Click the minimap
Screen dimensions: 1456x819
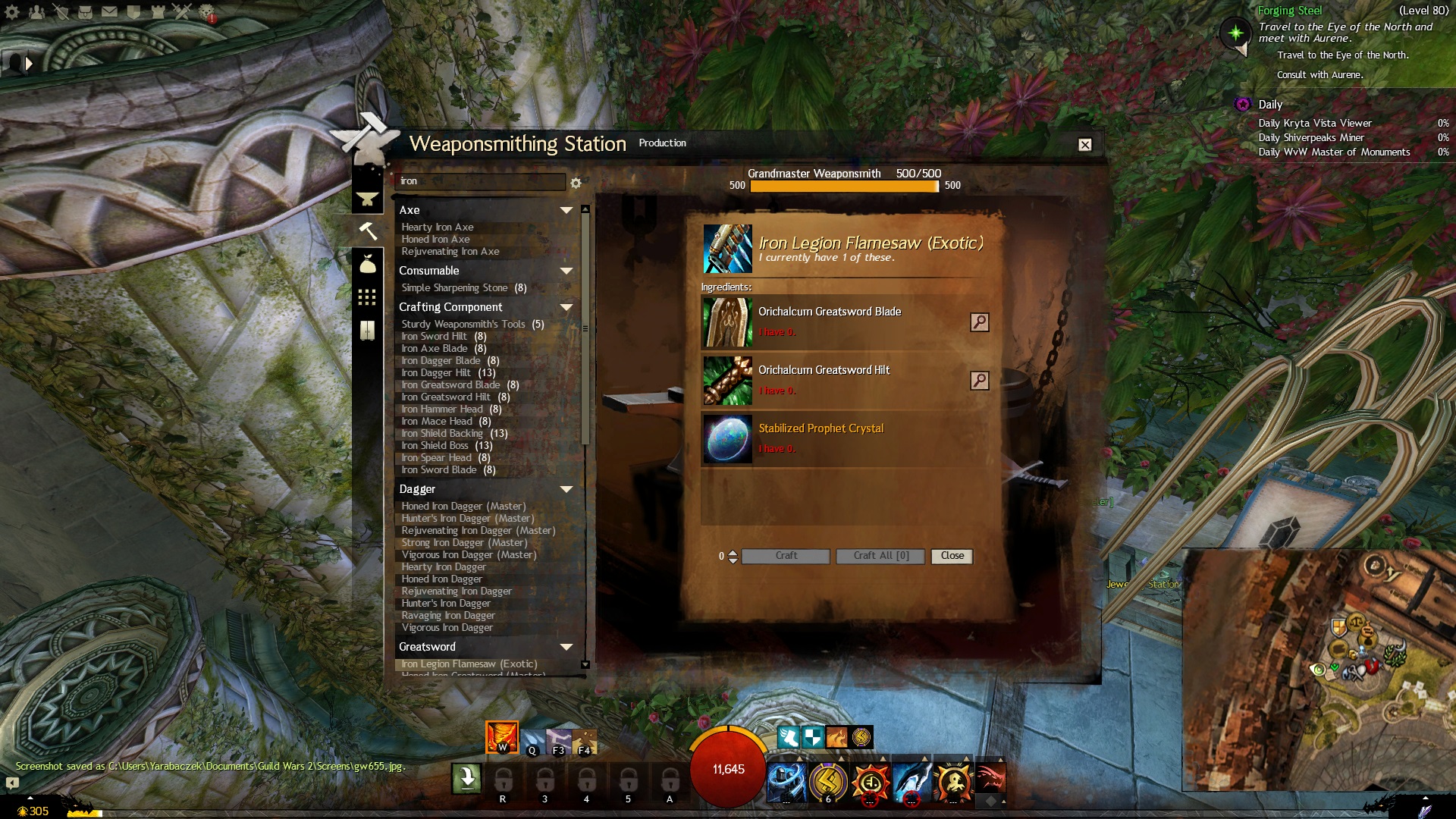[x=1318, y=669]
